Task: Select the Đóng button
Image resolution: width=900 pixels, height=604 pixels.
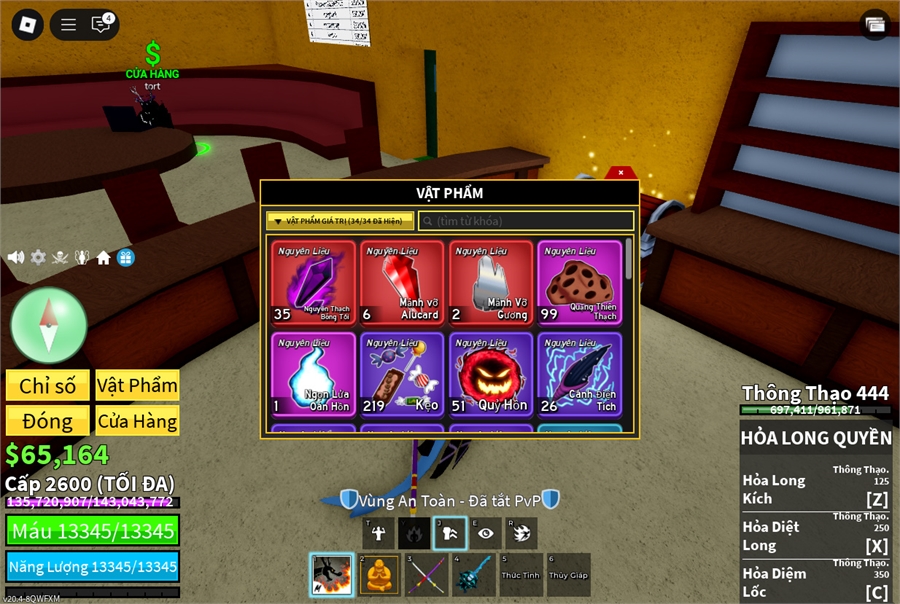Action: [48, 421]
